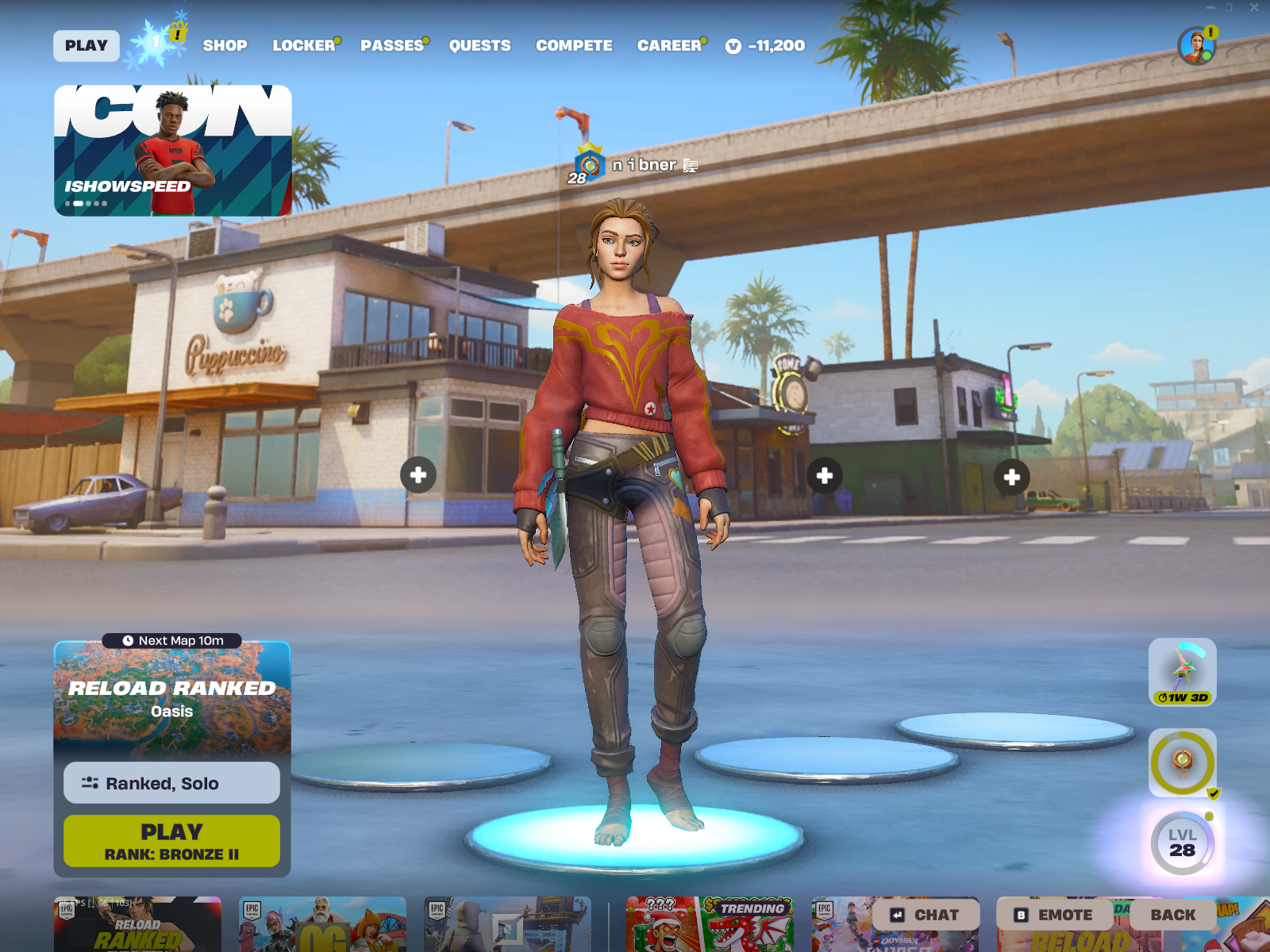Choose the Emote button

pyautogui.click(x=1055, y=915)
